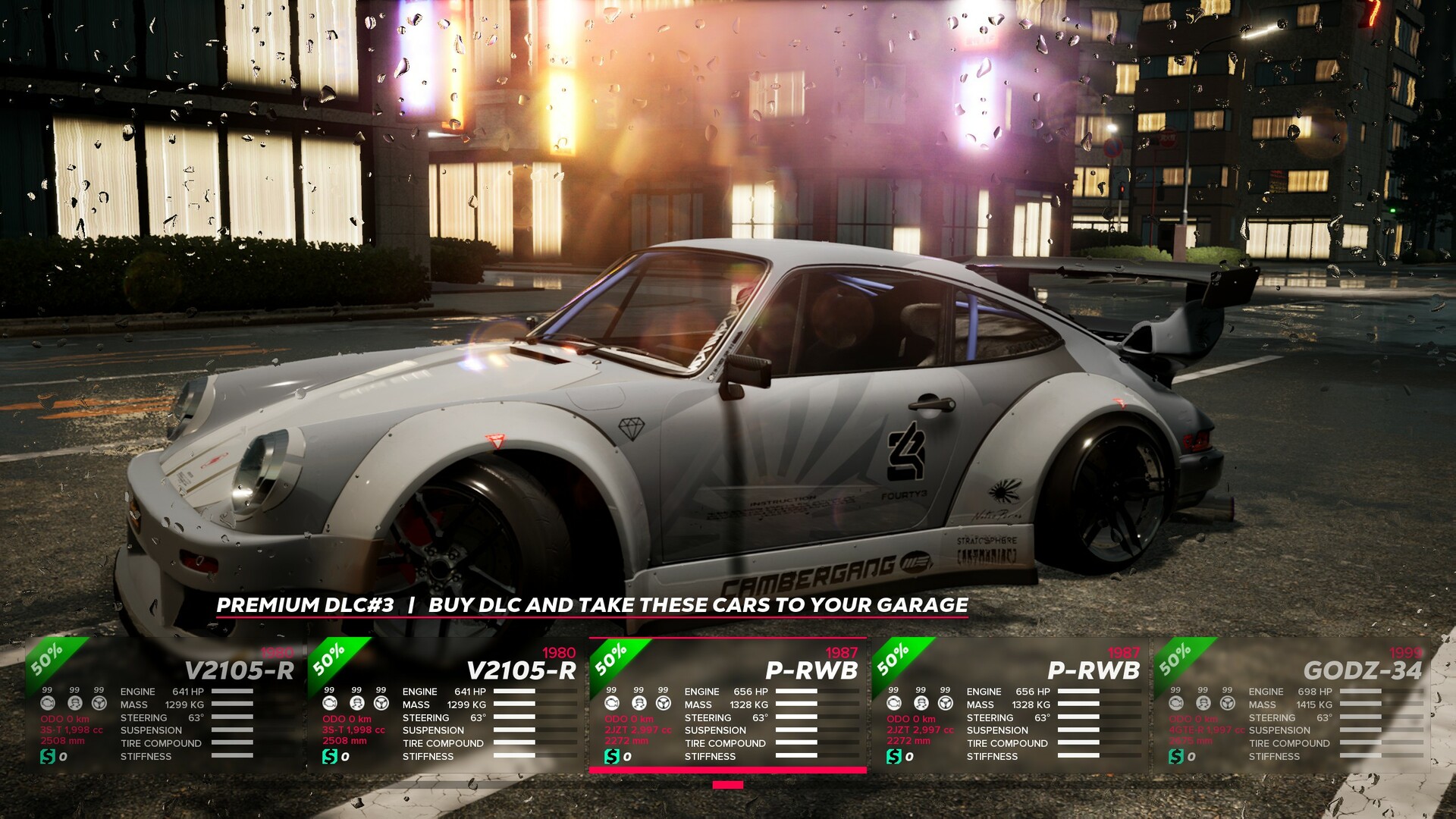Image resolution: width=1456 pixels, height=819 pixels.
Task: Click the ODO 0 km text on the P-RWB card
Action: coord(629,717)
